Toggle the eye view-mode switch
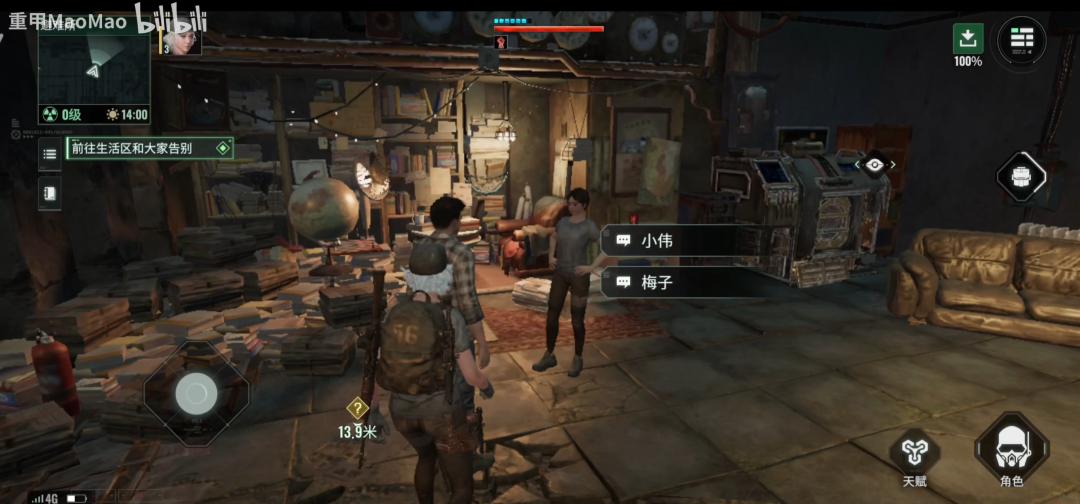1080x504 pixels. click(x=875, y=165)
